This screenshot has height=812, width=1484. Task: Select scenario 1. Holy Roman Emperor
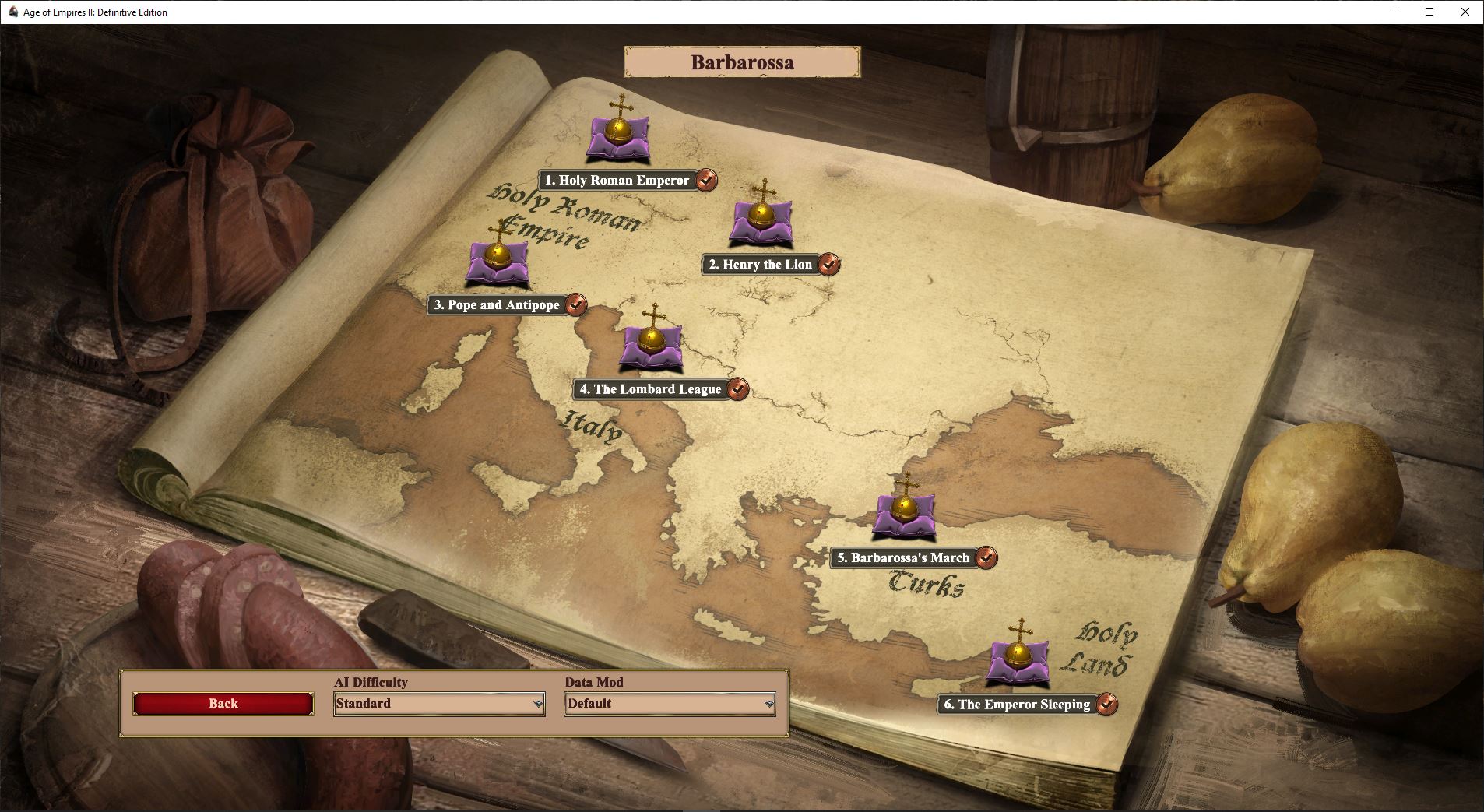(x=617, y=181)
